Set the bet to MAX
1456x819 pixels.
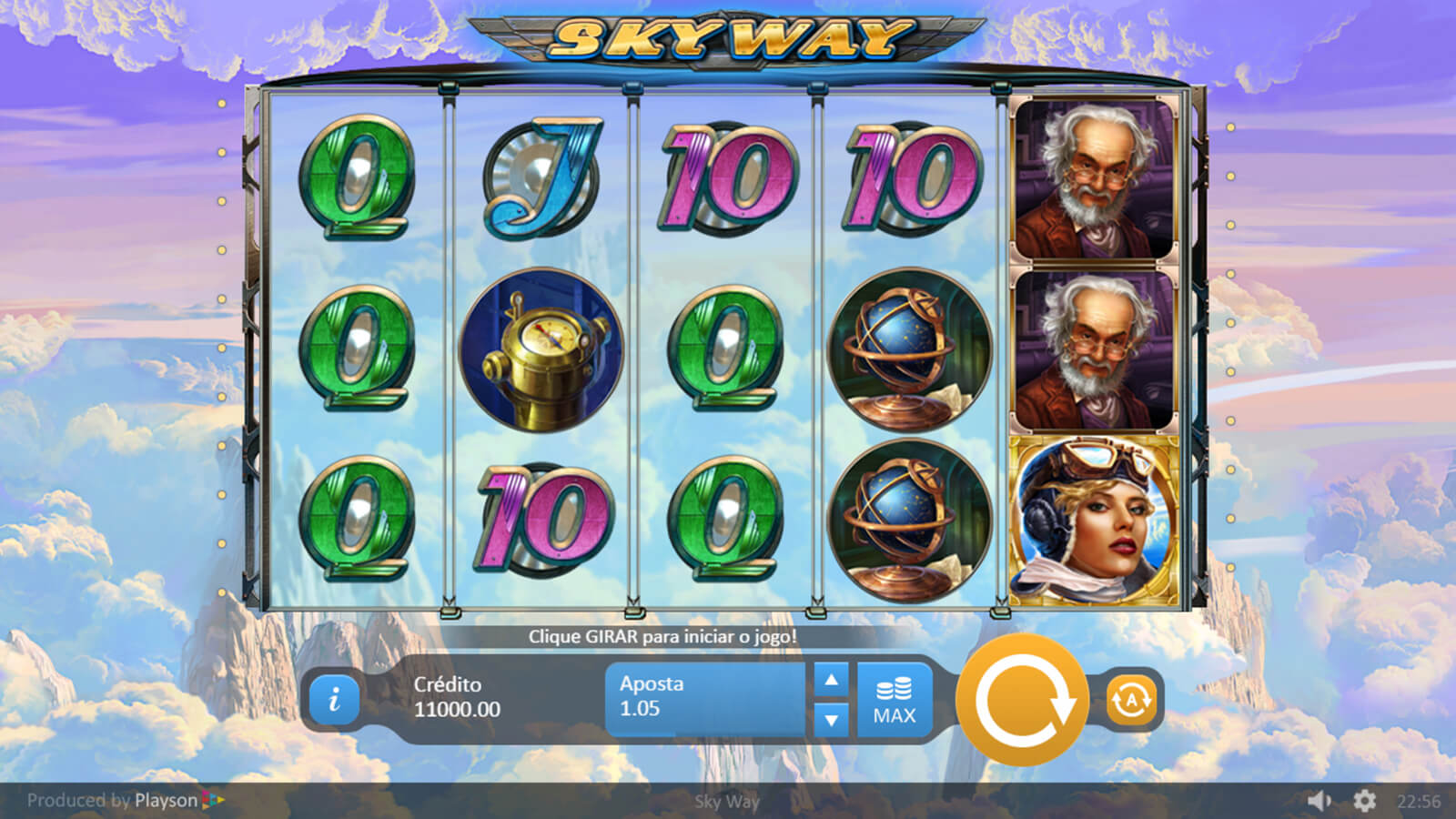coord(895,700)
